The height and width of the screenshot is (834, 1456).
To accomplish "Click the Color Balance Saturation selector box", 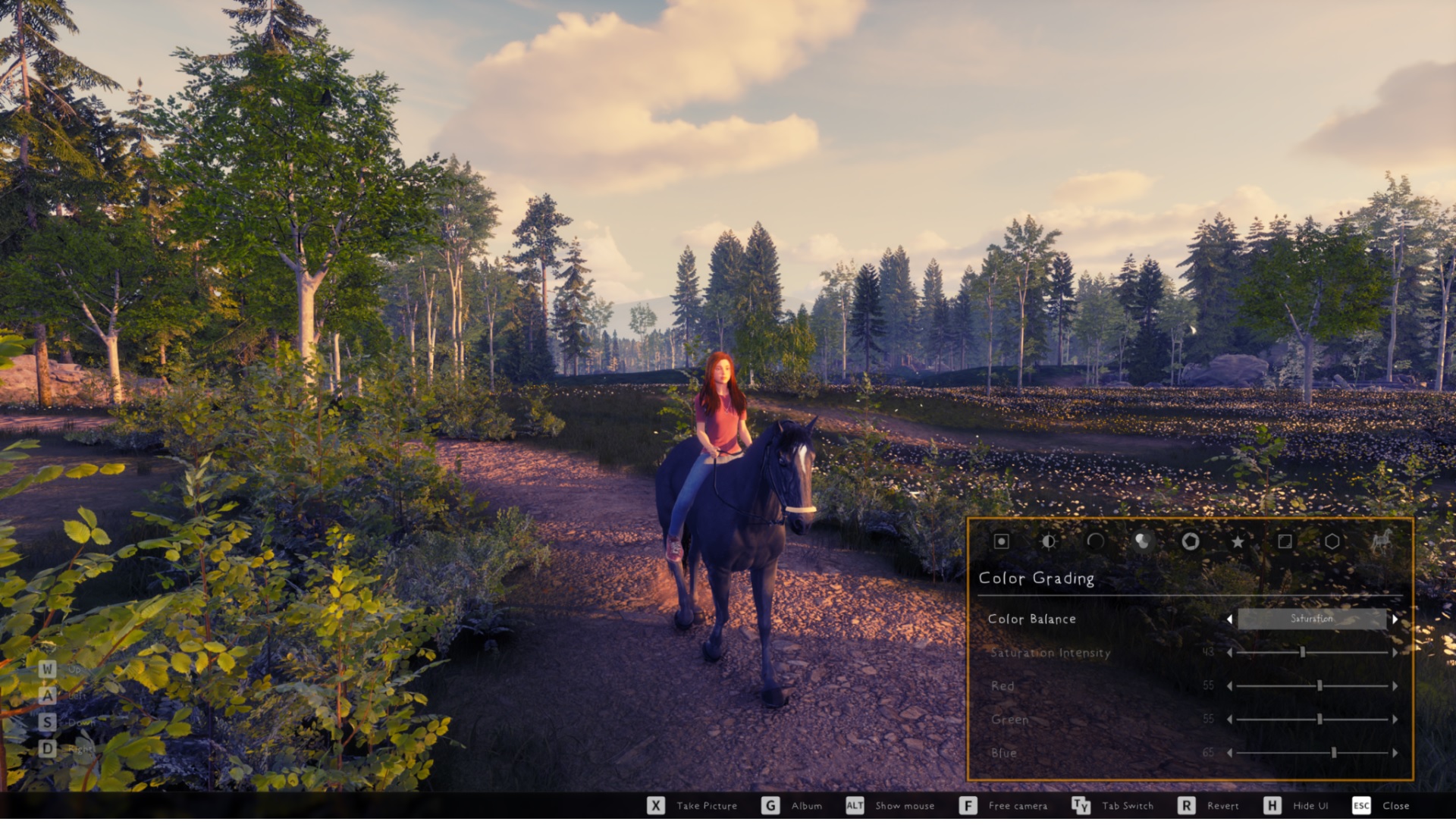I will (x=1311, y=619).
